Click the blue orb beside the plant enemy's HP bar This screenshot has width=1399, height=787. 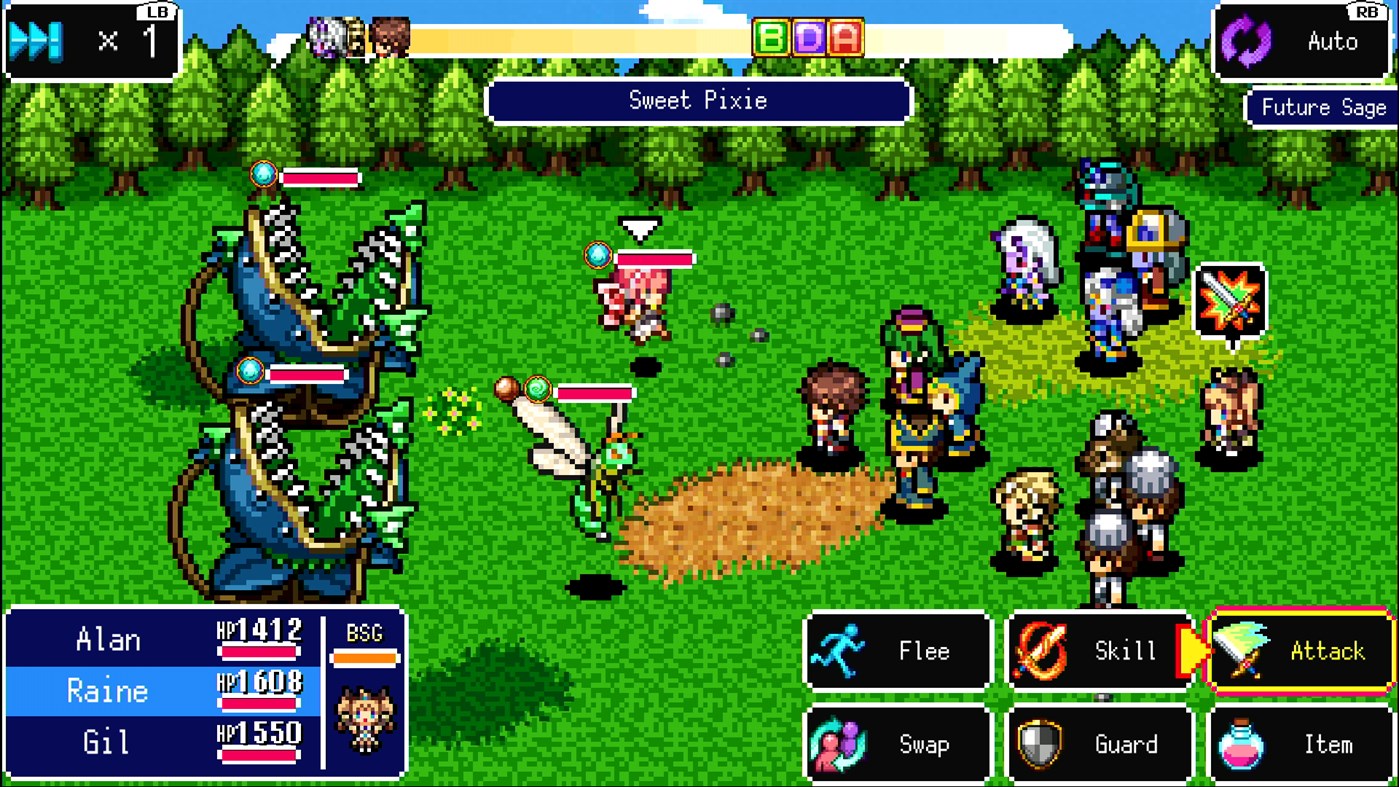262,173
